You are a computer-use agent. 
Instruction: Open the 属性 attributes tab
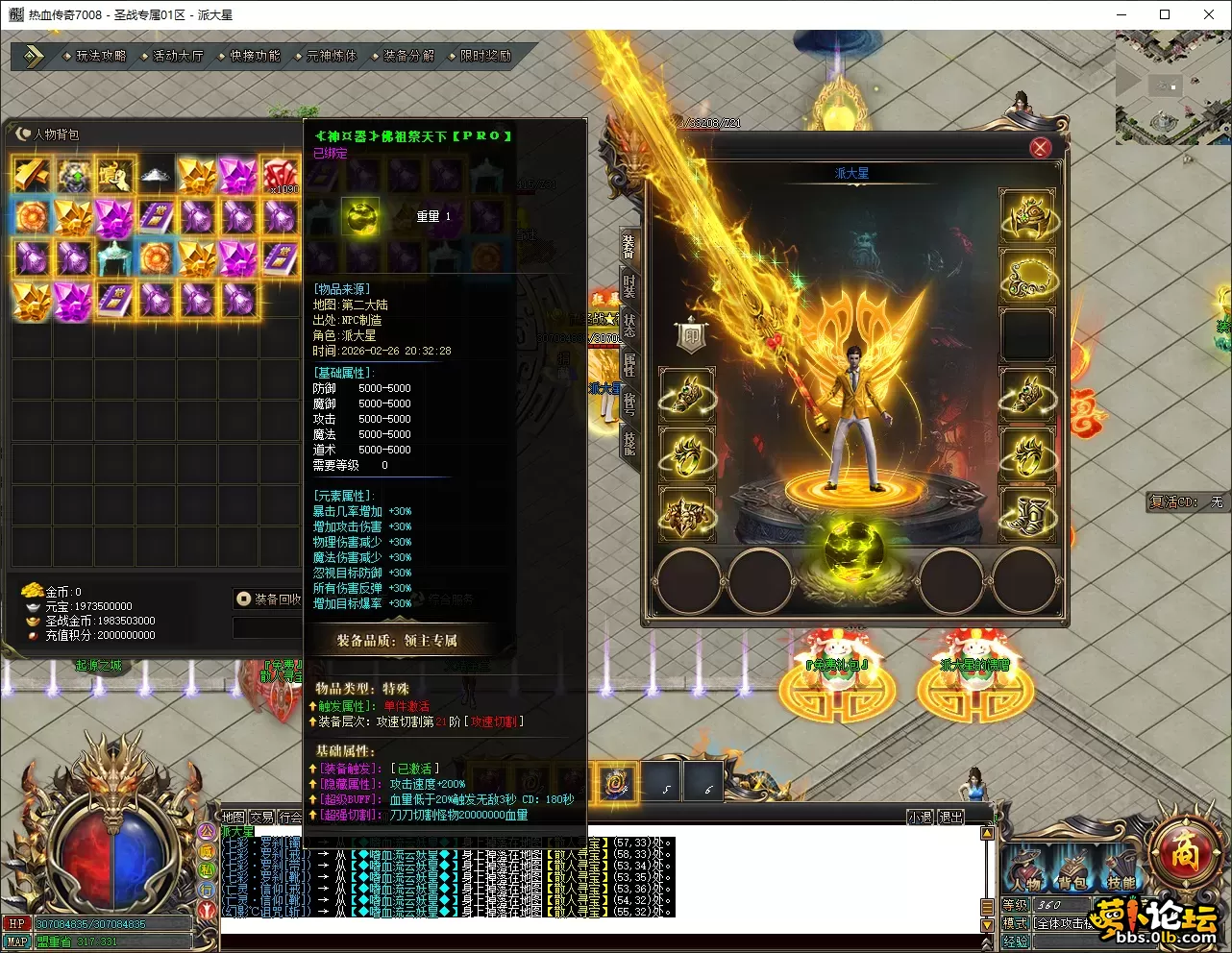(629, 364)
